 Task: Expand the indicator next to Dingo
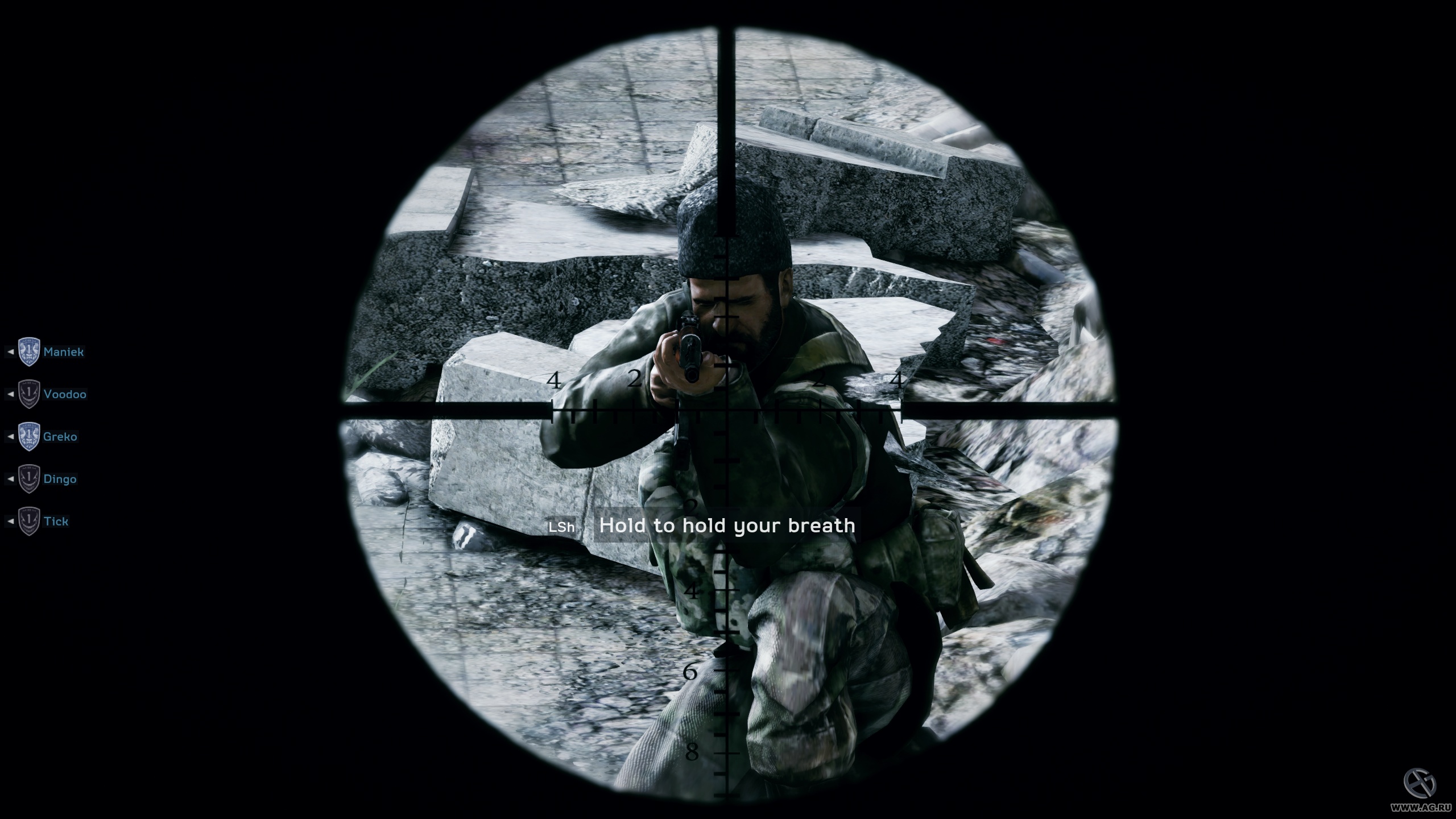pyautogui.click(x=11, y=479)
